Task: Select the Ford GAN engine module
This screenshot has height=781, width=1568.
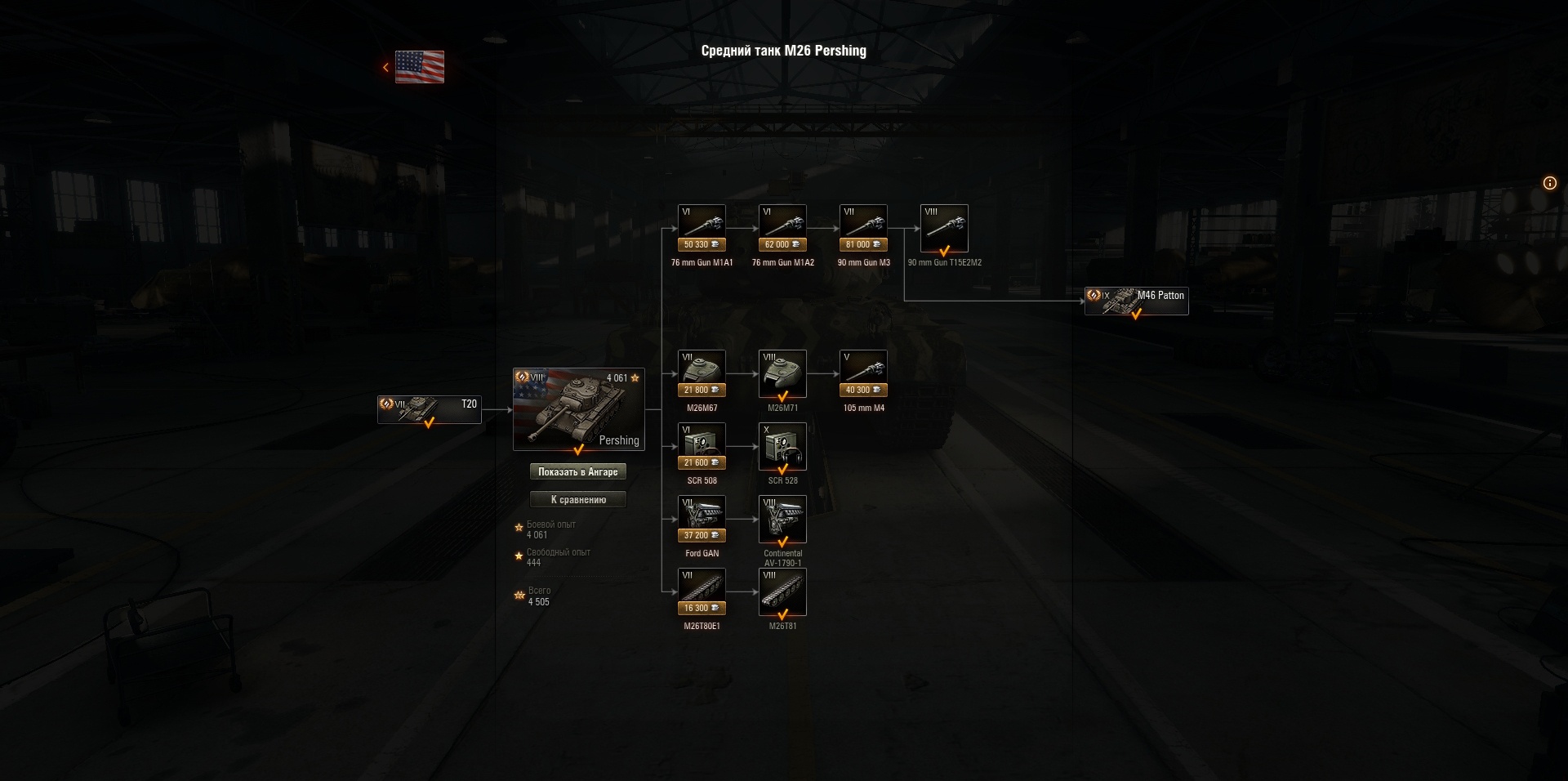Action: pos(702,517)
